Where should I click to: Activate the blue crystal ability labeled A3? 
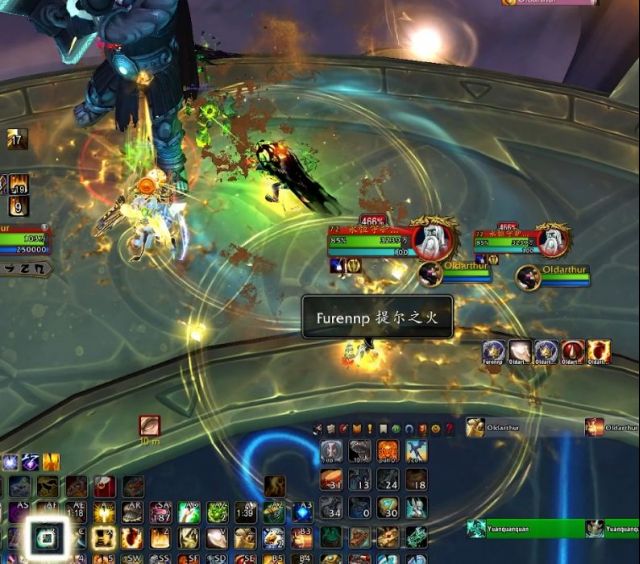point(302,513)
